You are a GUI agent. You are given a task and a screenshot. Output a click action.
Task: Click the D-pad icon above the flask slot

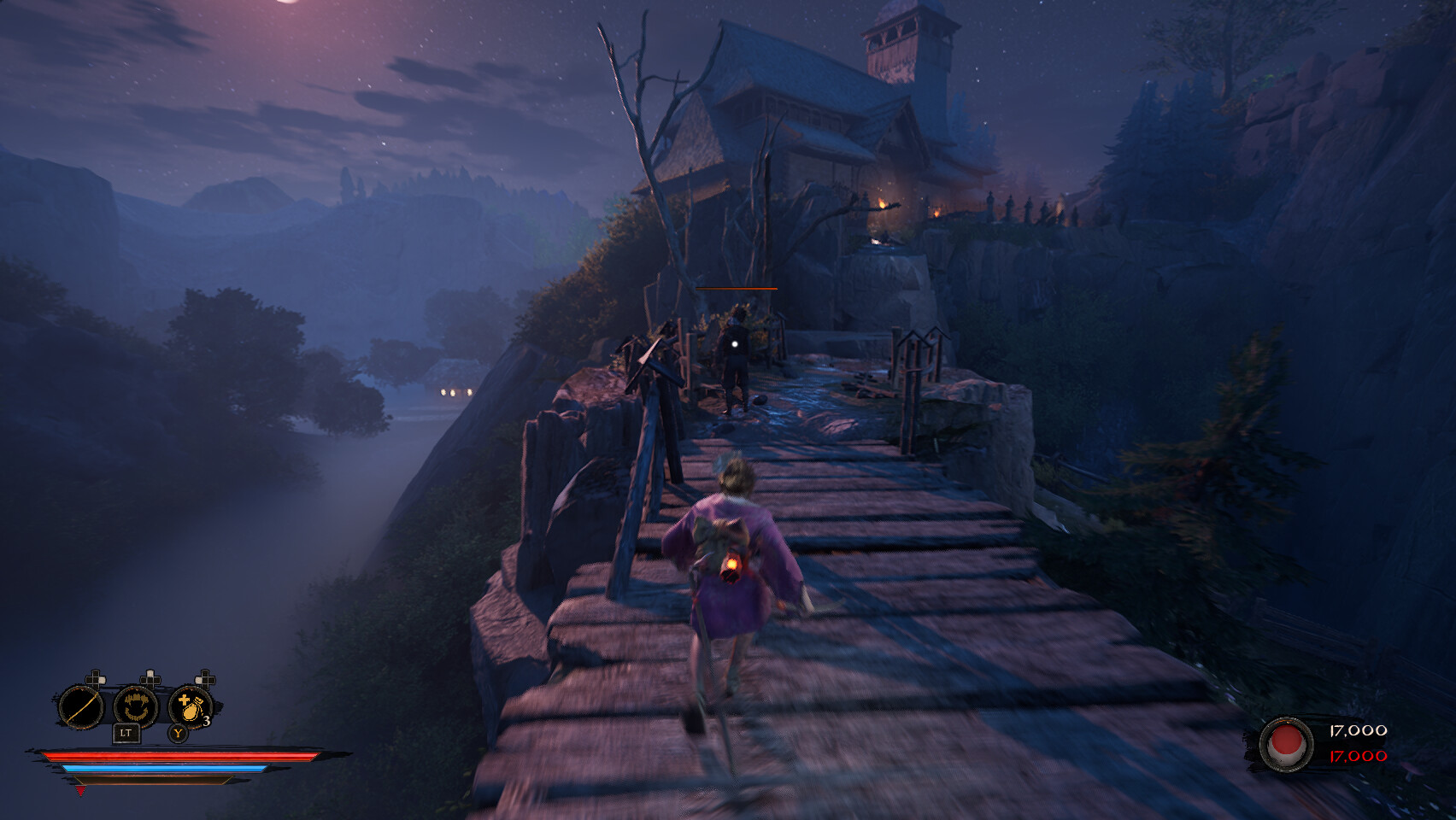coord(203,679)
